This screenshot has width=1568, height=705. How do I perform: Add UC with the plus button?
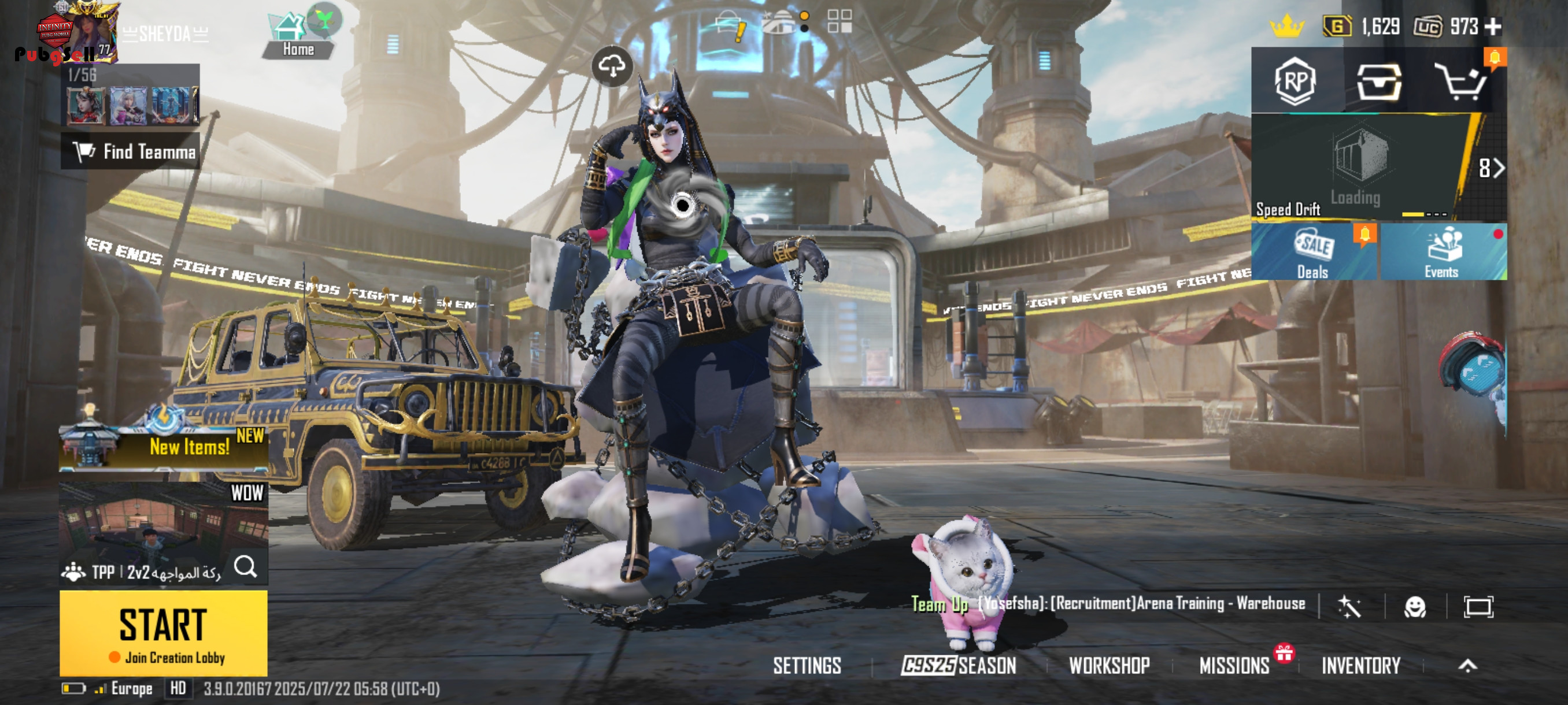(1493, 27)
